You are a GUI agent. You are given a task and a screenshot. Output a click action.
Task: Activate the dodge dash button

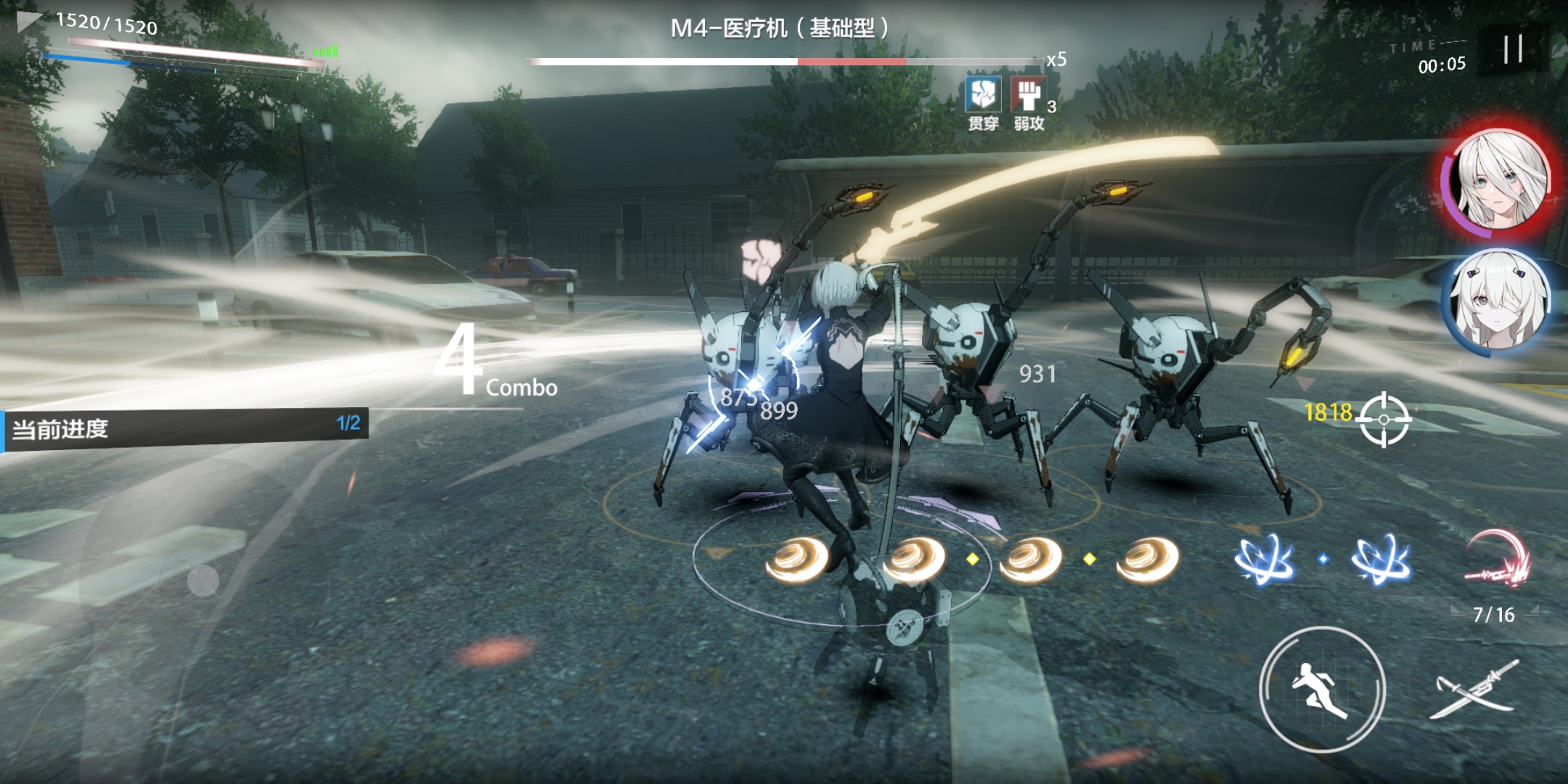tap(1322, 689)
